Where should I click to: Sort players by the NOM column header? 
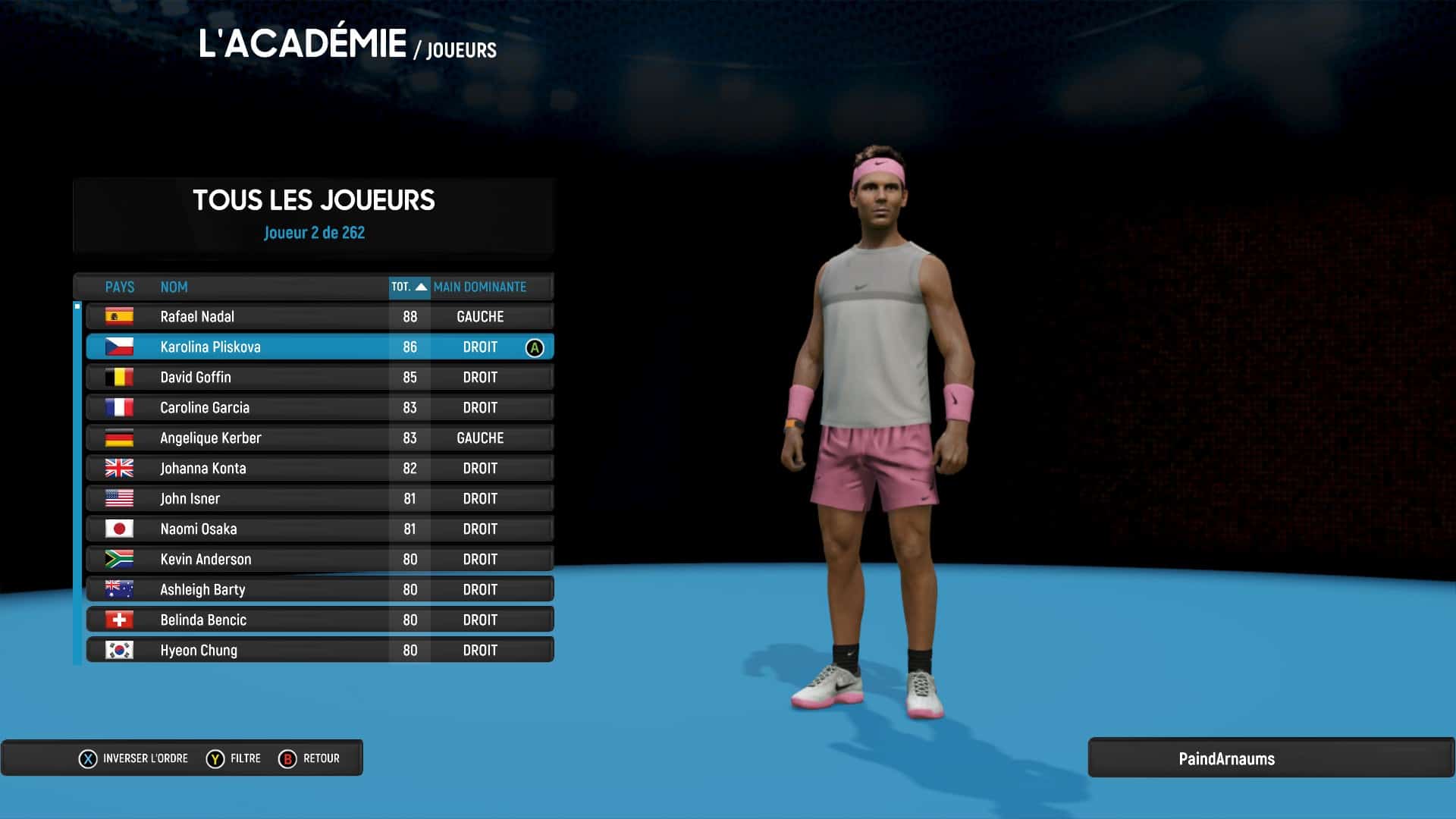(174, 287)
